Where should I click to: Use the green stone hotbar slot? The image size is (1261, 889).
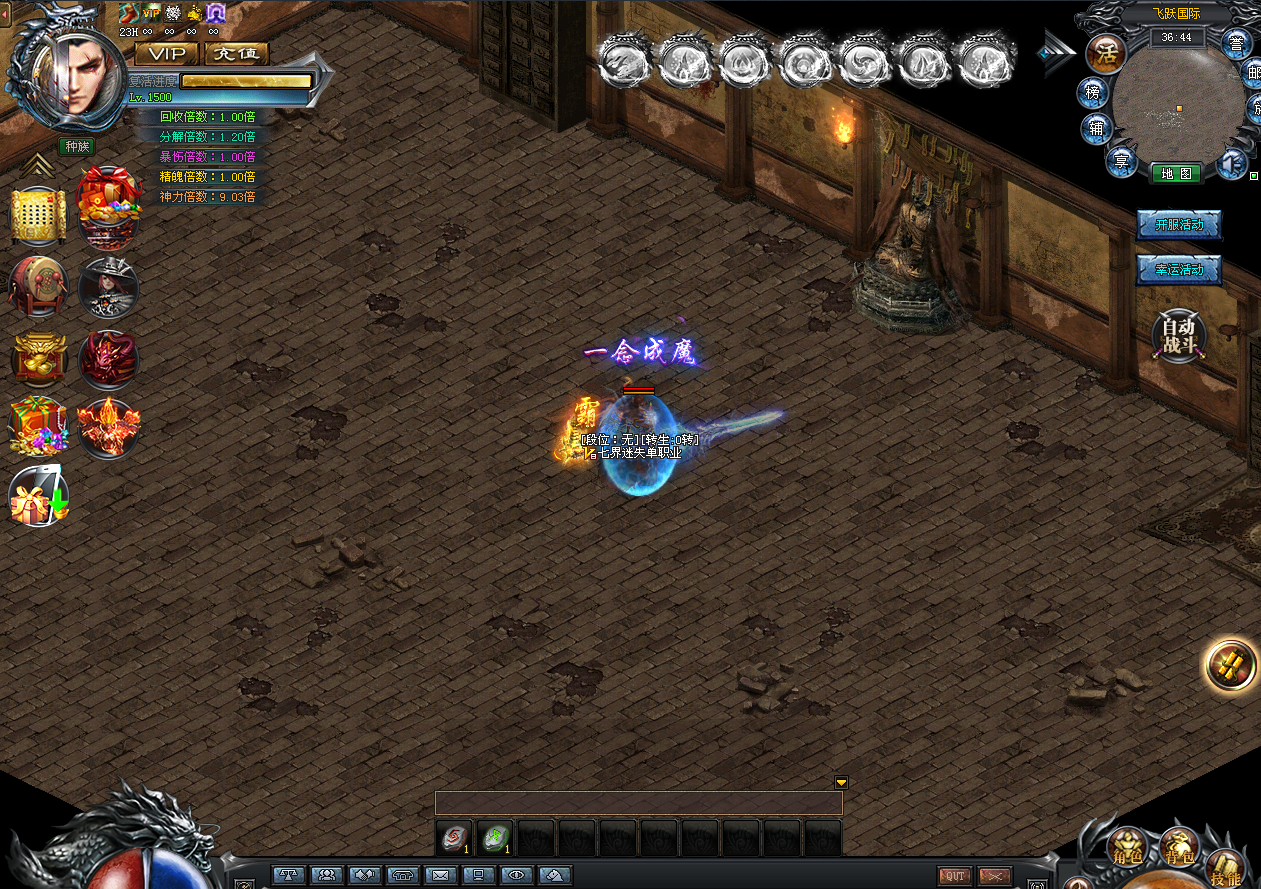coord(495,838)
